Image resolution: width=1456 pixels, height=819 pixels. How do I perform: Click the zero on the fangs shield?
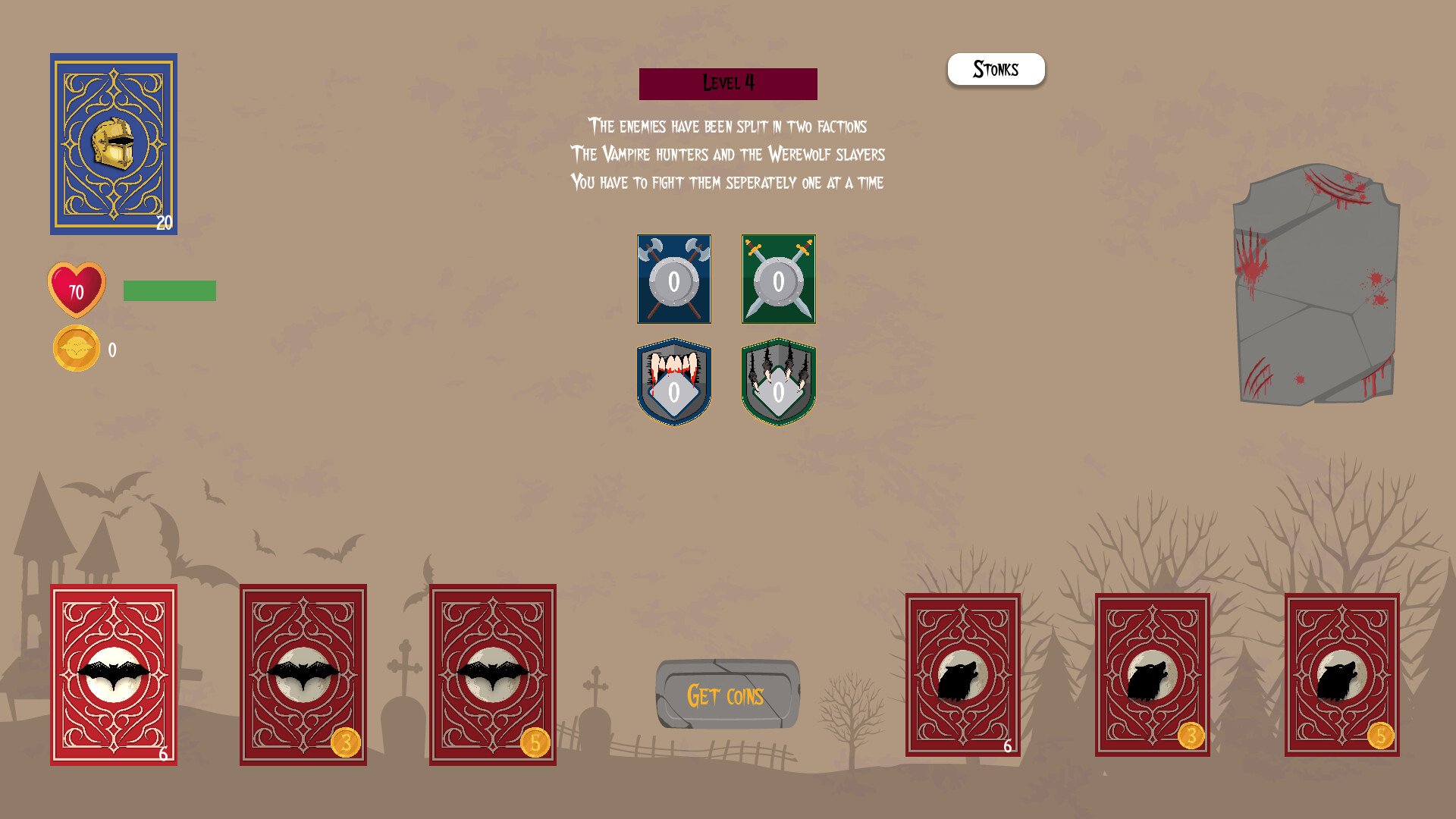point(673,393)
